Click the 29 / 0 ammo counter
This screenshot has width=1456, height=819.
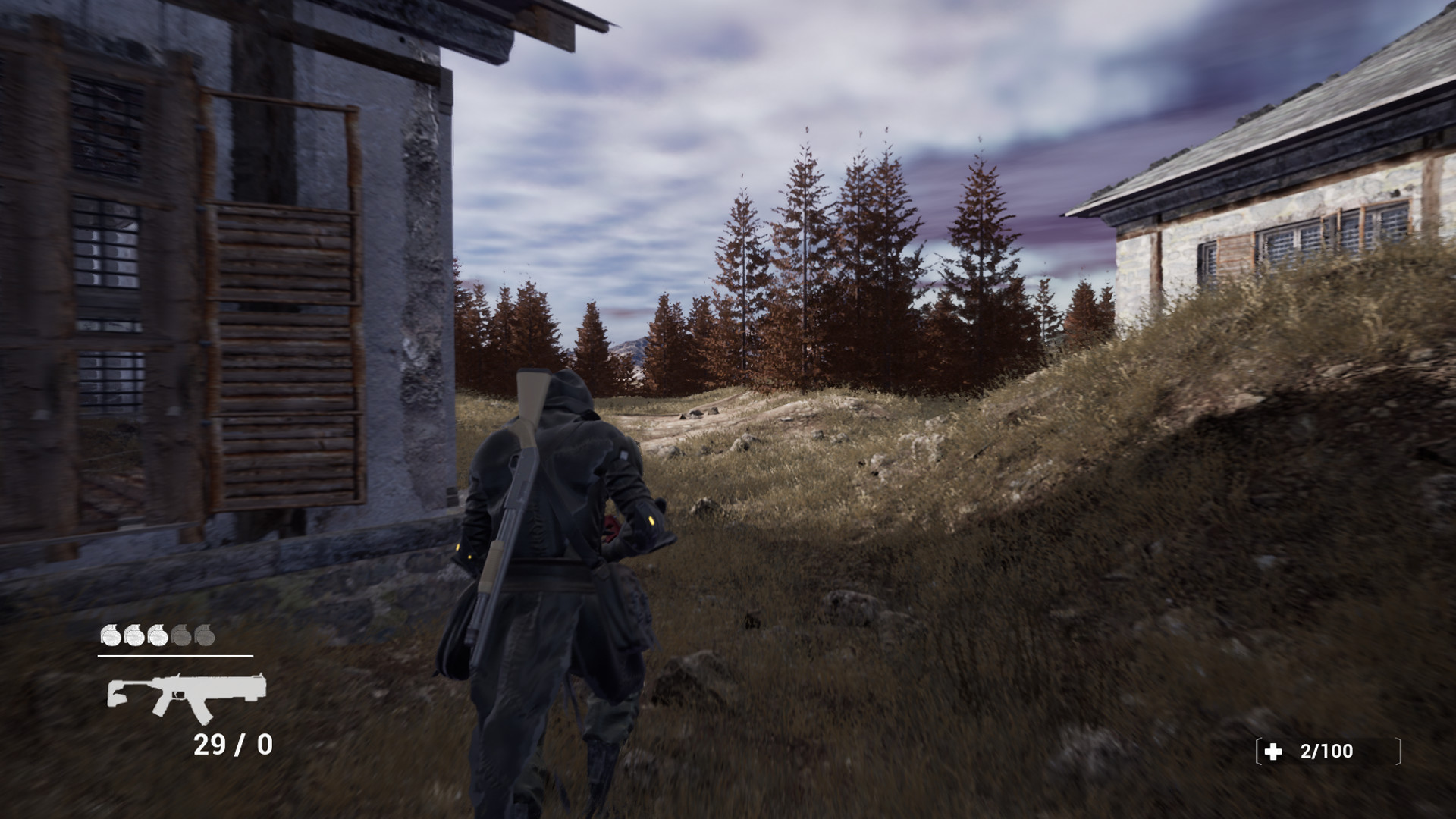231,742
